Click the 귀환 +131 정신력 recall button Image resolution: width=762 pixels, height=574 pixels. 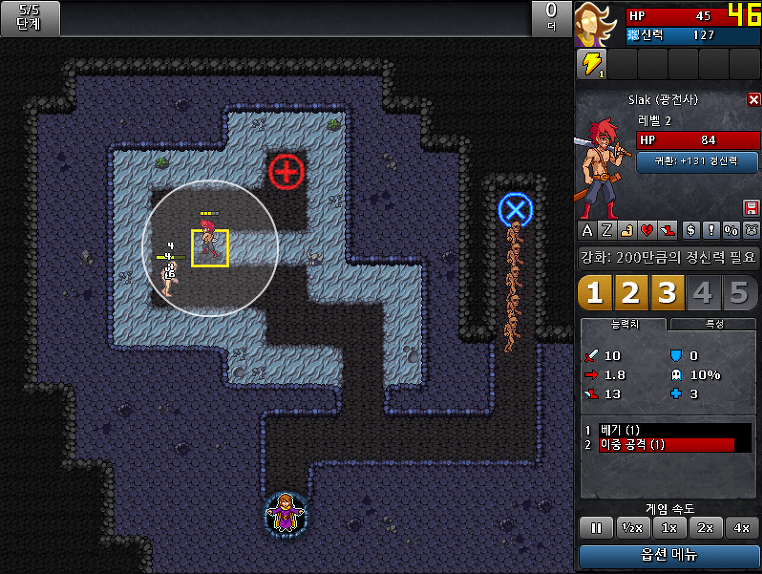[x=696, y=161]
